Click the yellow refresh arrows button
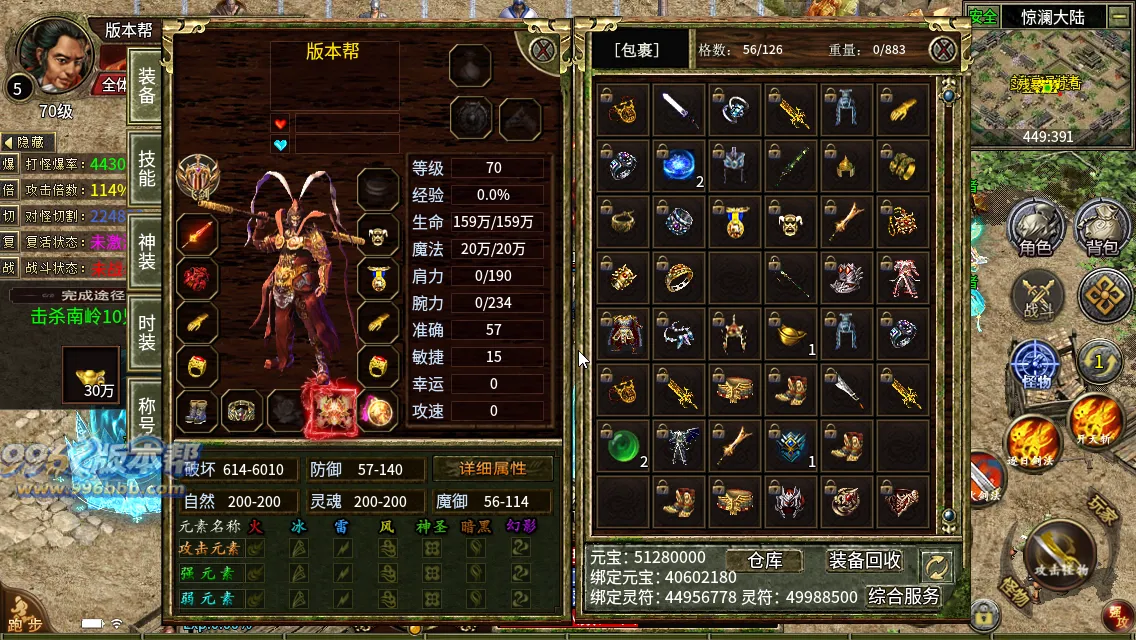 coord(937,567)
